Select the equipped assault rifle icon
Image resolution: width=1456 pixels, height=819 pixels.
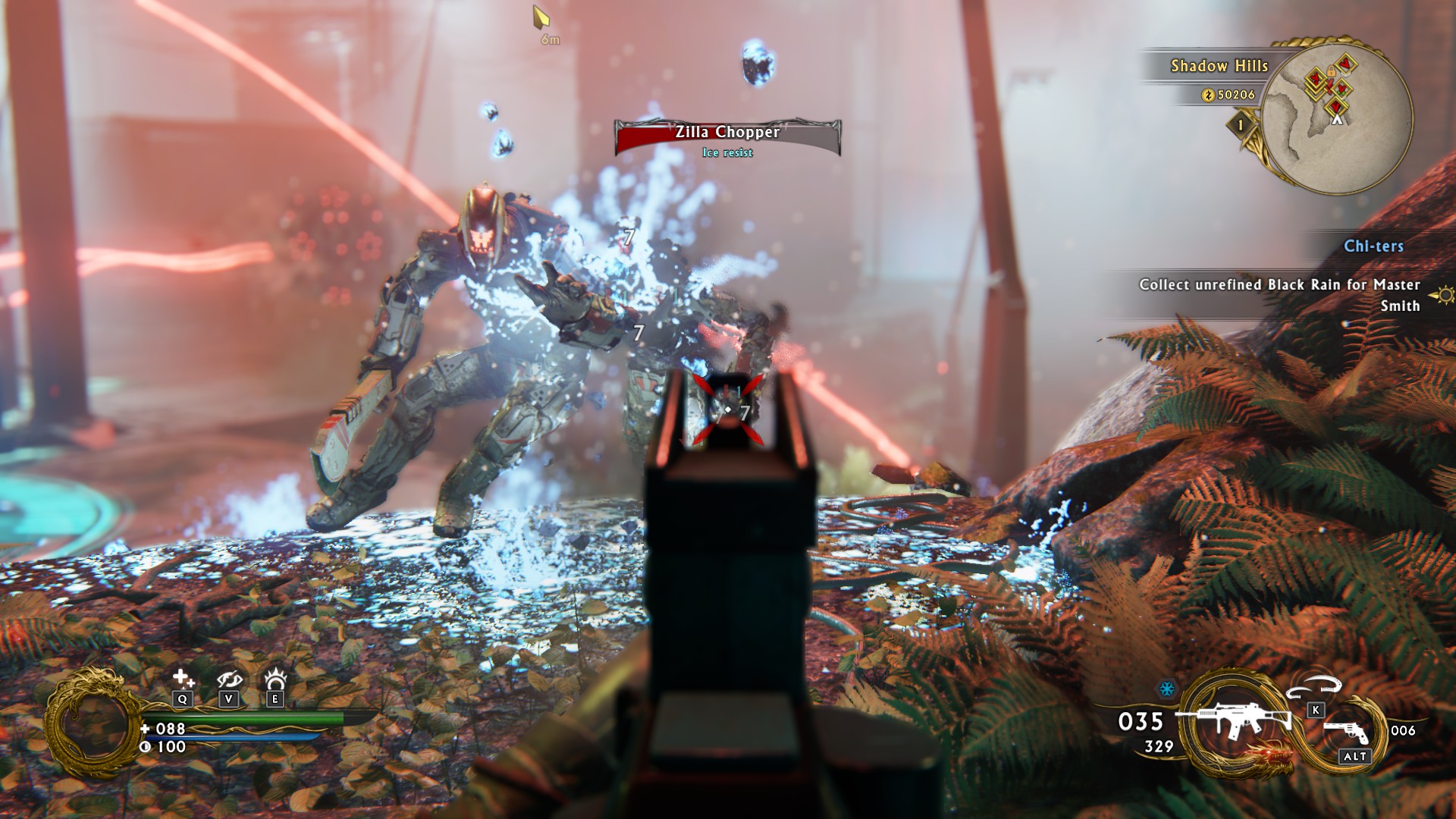pyautogui.click(x=1233, y=719)
